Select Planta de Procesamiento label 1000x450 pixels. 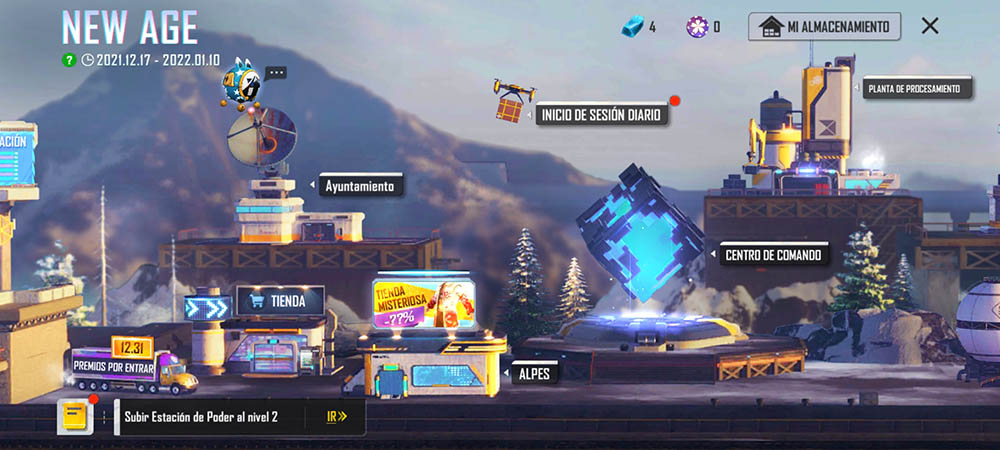click(x=917, y=88)
